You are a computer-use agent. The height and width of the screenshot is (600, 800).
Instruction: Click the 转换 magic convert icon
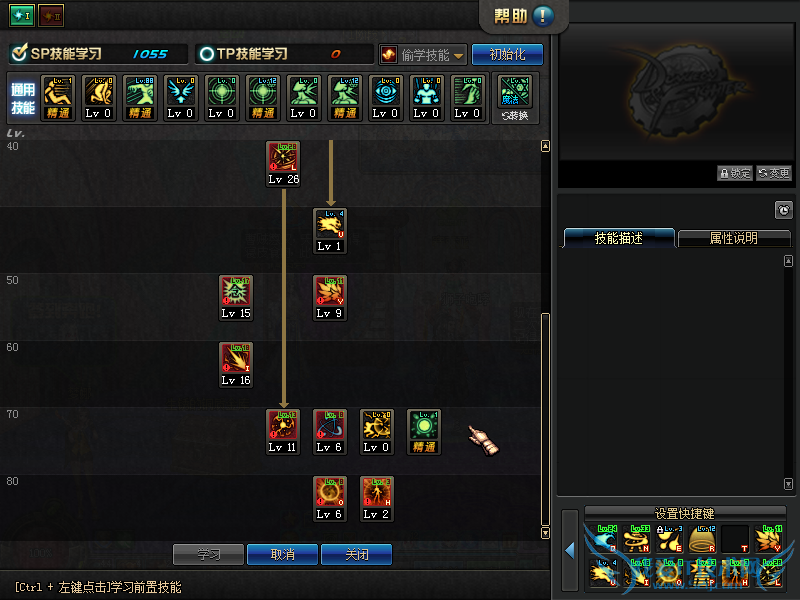coord(515,97)
